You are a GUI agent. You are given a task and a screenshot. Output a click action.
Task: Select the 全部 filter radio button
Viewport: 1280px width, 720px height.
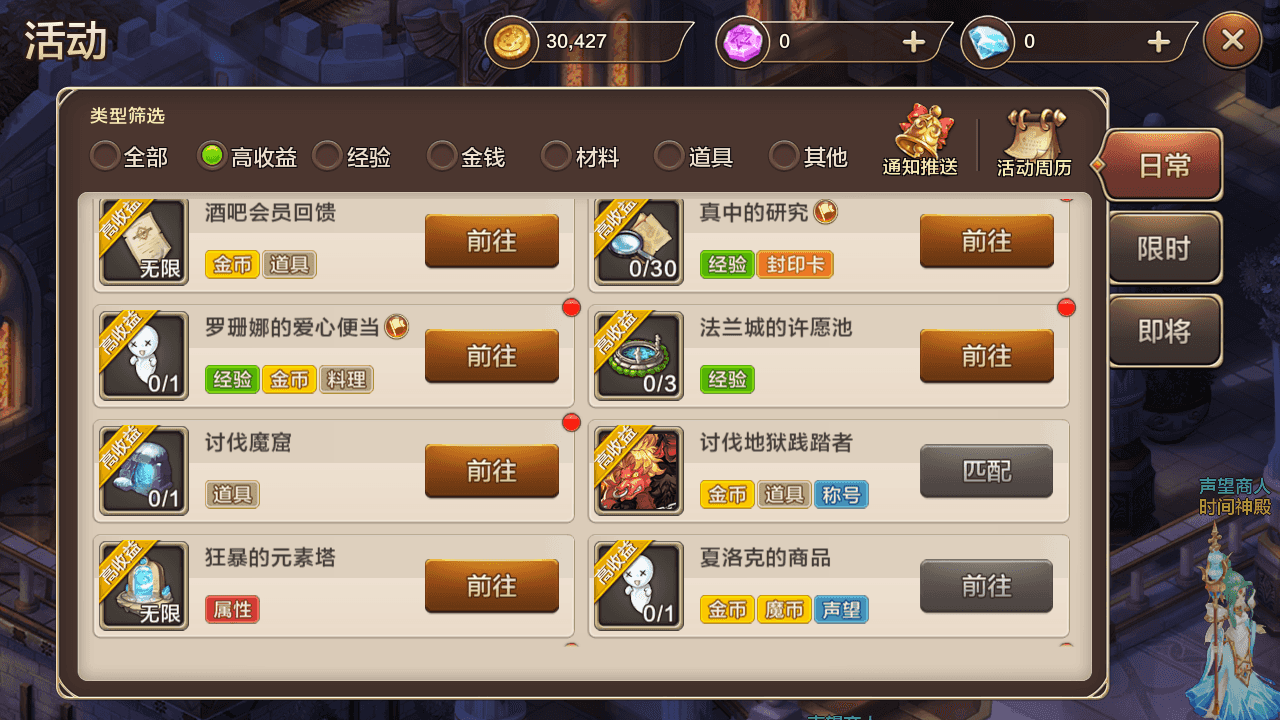tap(104, 157)
